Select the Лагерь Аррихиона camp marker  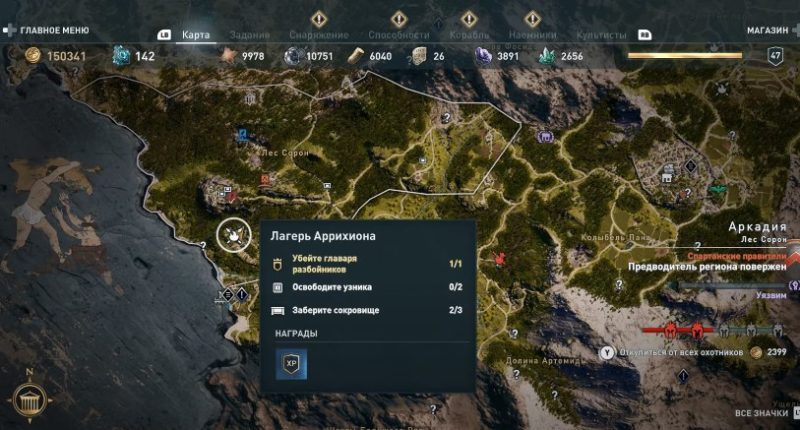click(233, 236)
